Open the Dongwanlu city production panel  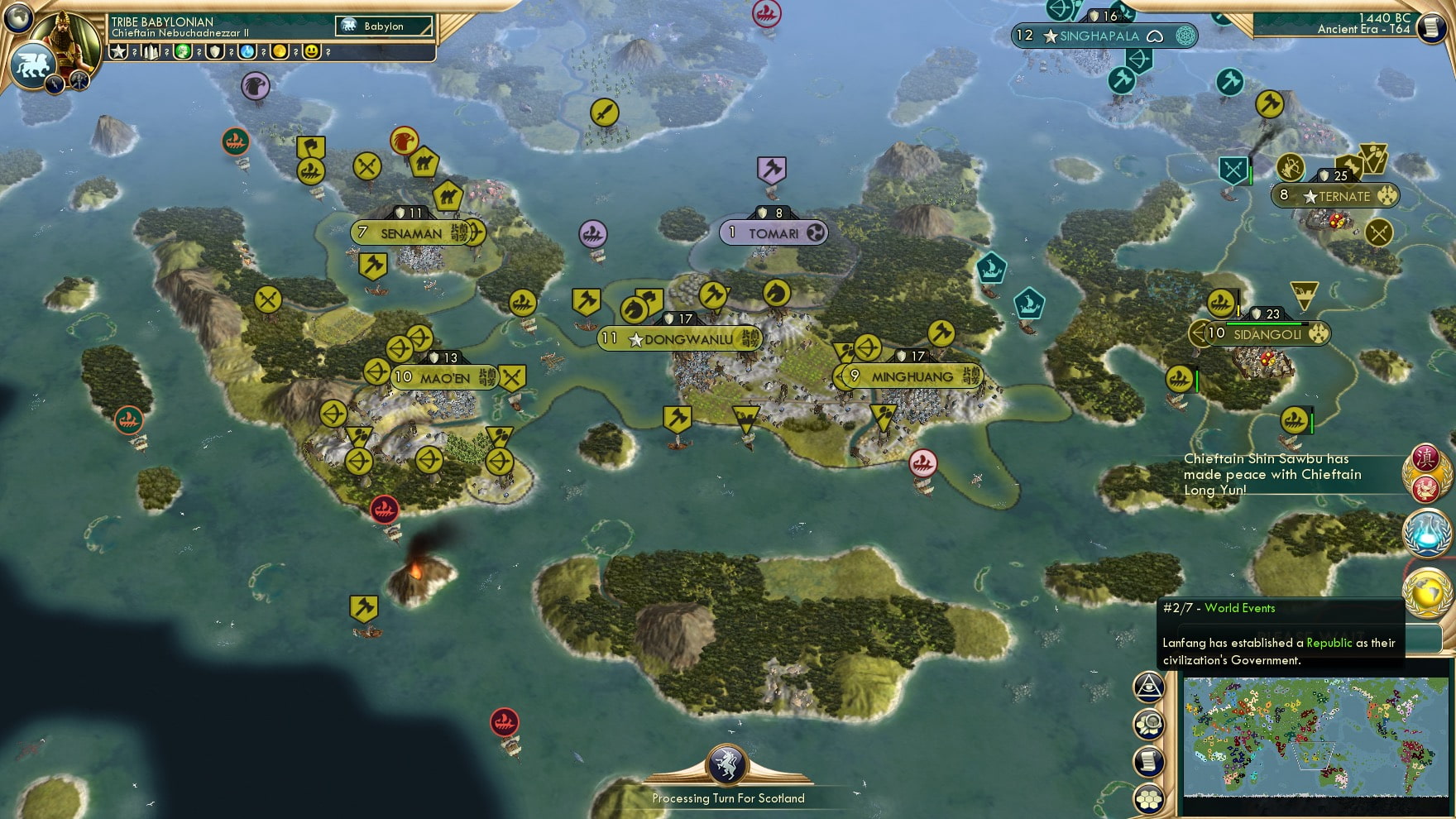point(680,338)
